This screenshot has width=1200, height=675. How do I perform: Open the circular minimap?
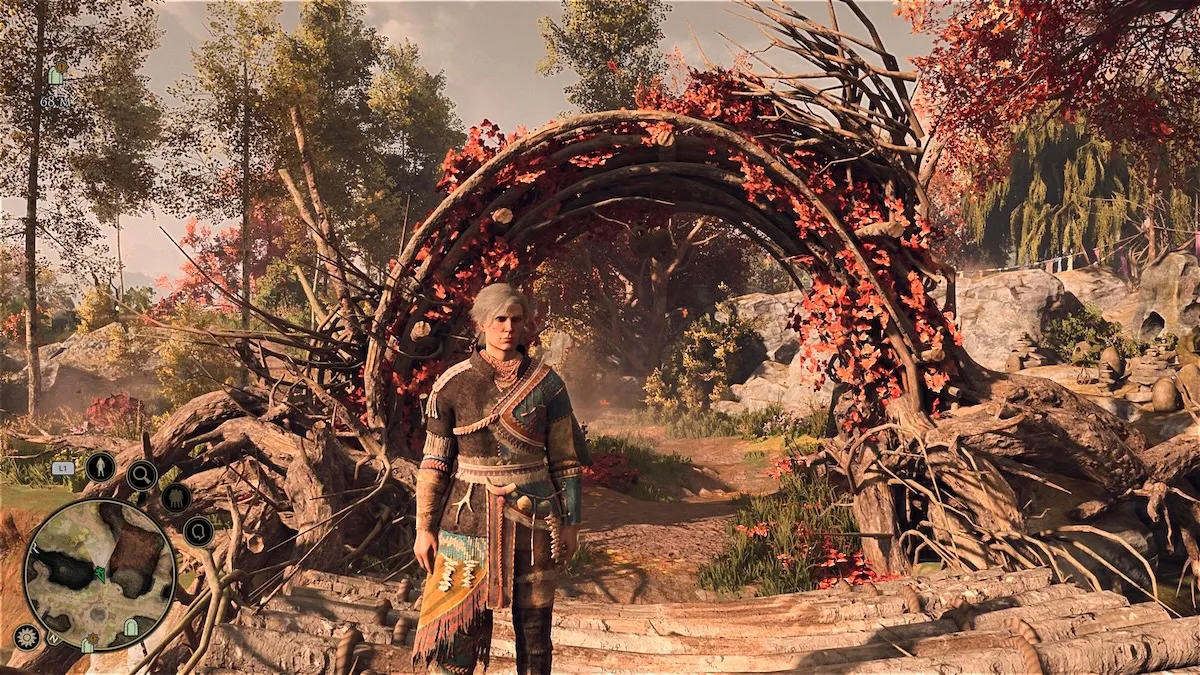[x=98, y=574]
